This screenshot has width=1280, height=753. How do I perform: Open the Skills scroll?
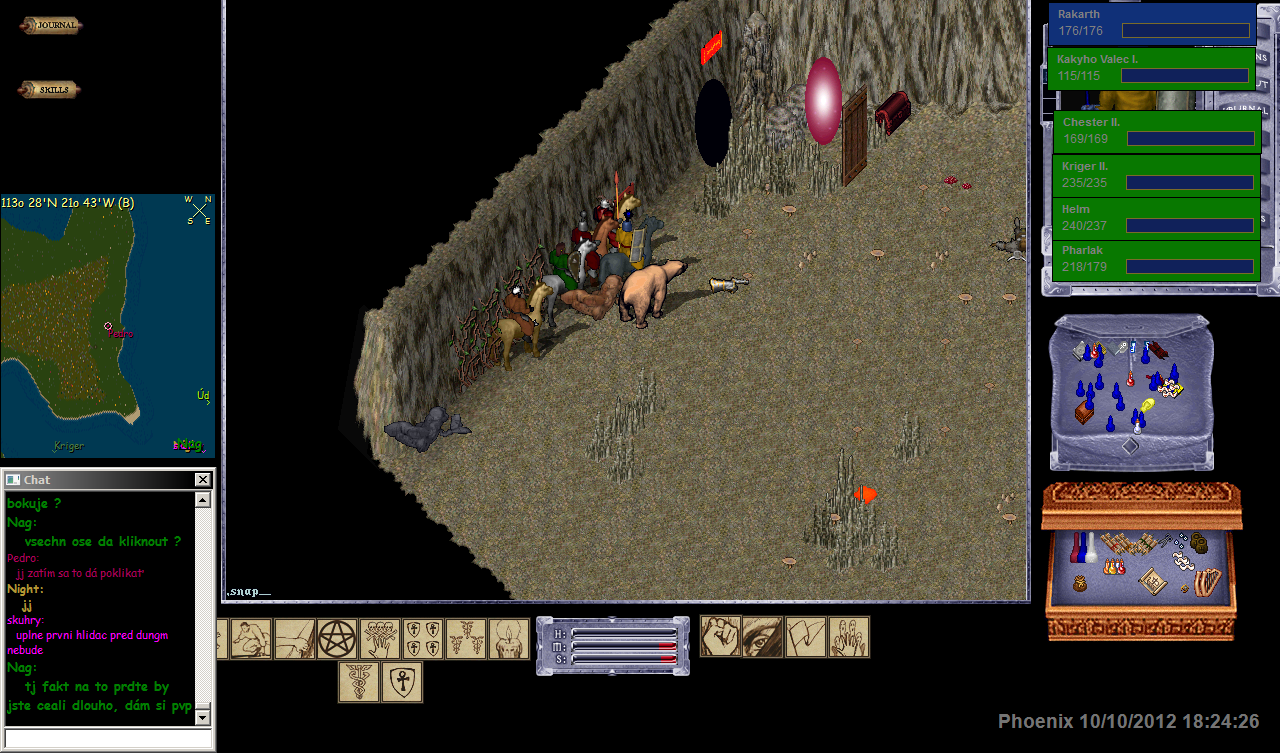pyautogui.click(x=49, y=90)
